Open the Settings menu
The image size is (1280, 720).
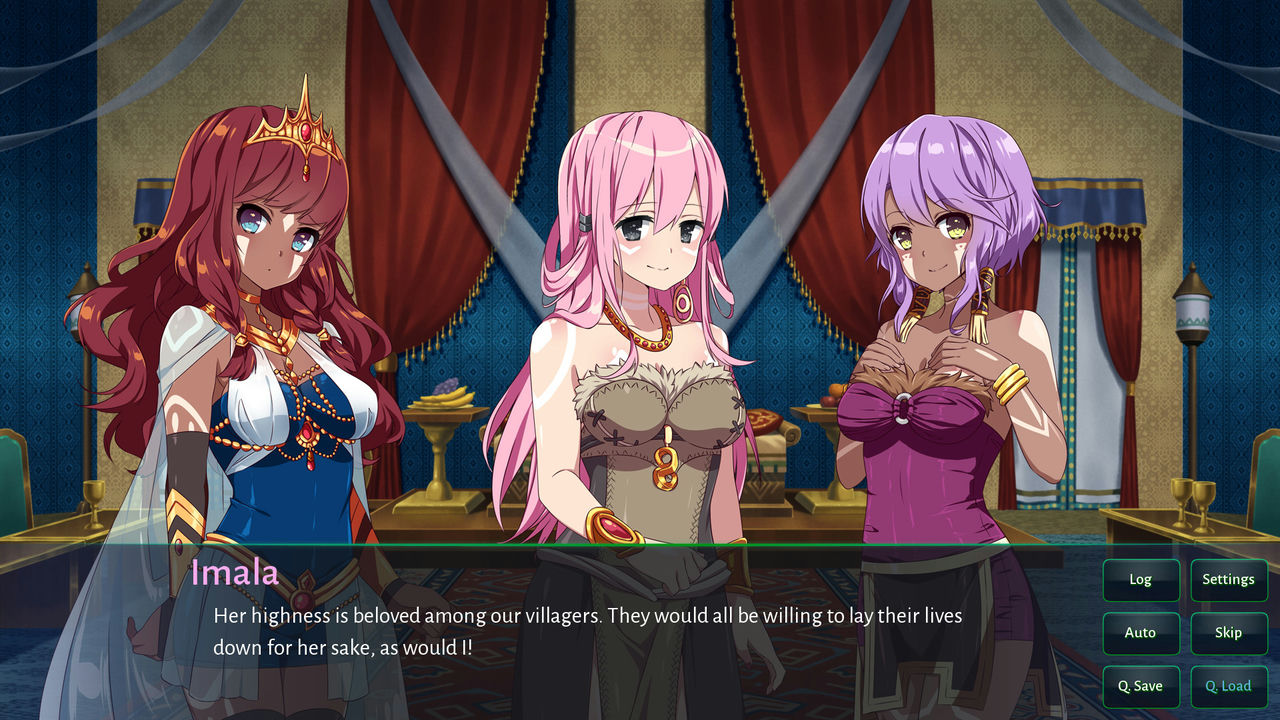[1229, 579]
